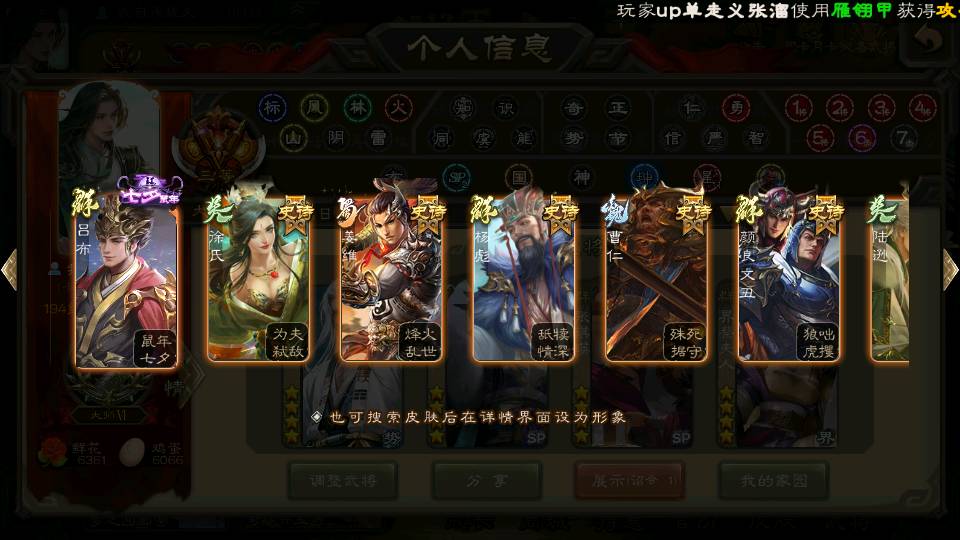Toggle the 林 filter icon
Viewport: 960px width, 540px height.
pos(357,107)
